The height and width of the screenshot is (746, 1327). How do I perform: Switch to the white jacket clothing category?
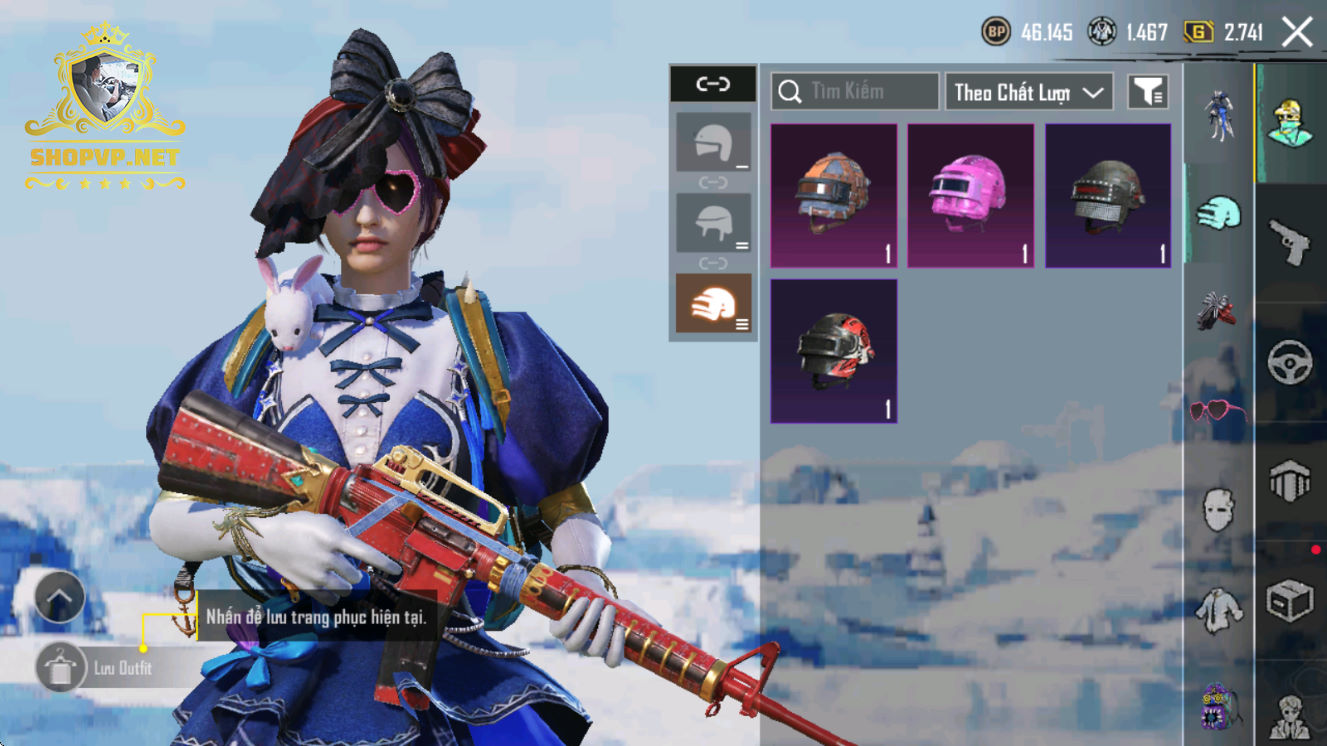coord(1218,608)
